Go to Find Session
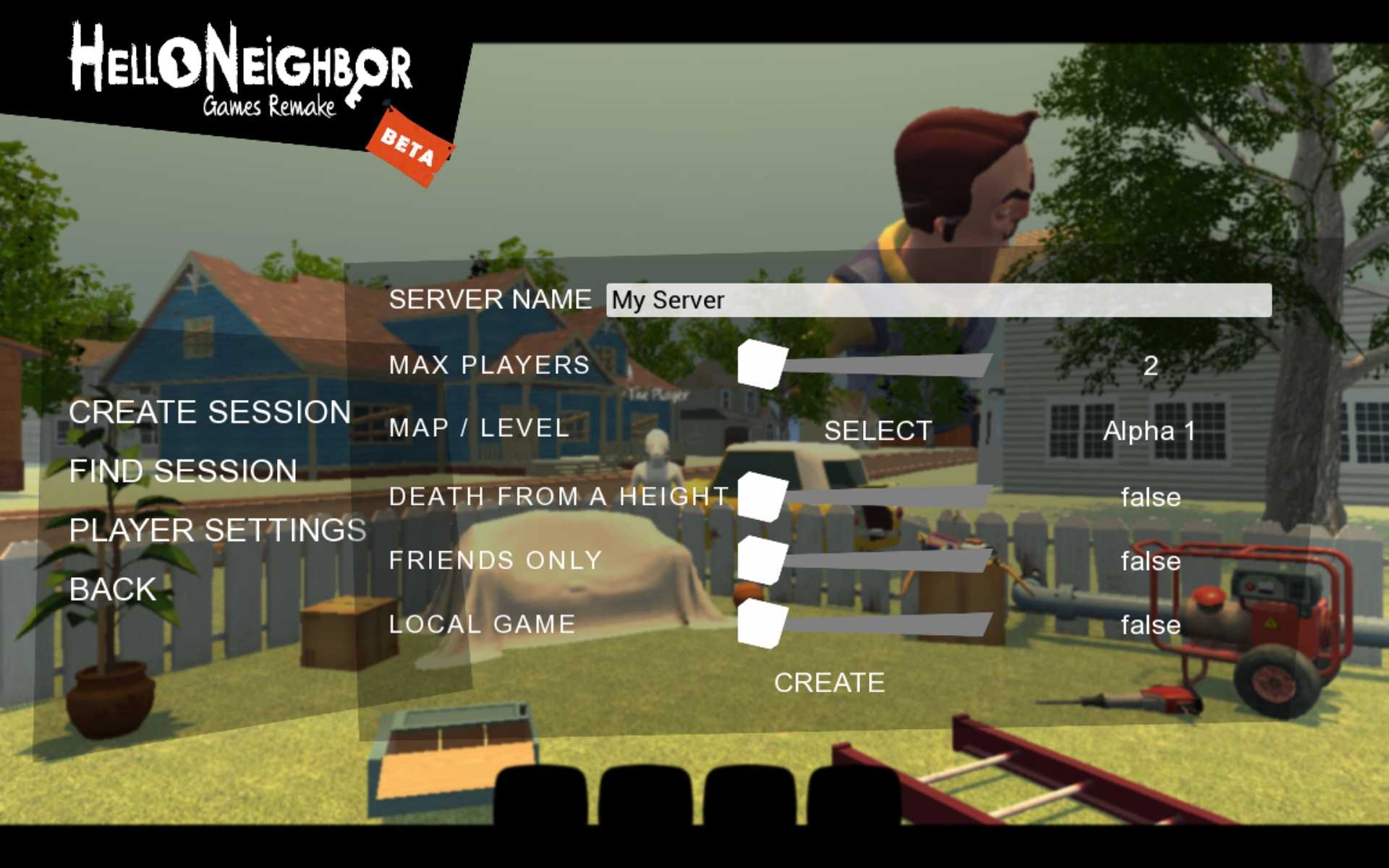The width and height of the screenshot is (1389, 868). [x=183, y=472]
